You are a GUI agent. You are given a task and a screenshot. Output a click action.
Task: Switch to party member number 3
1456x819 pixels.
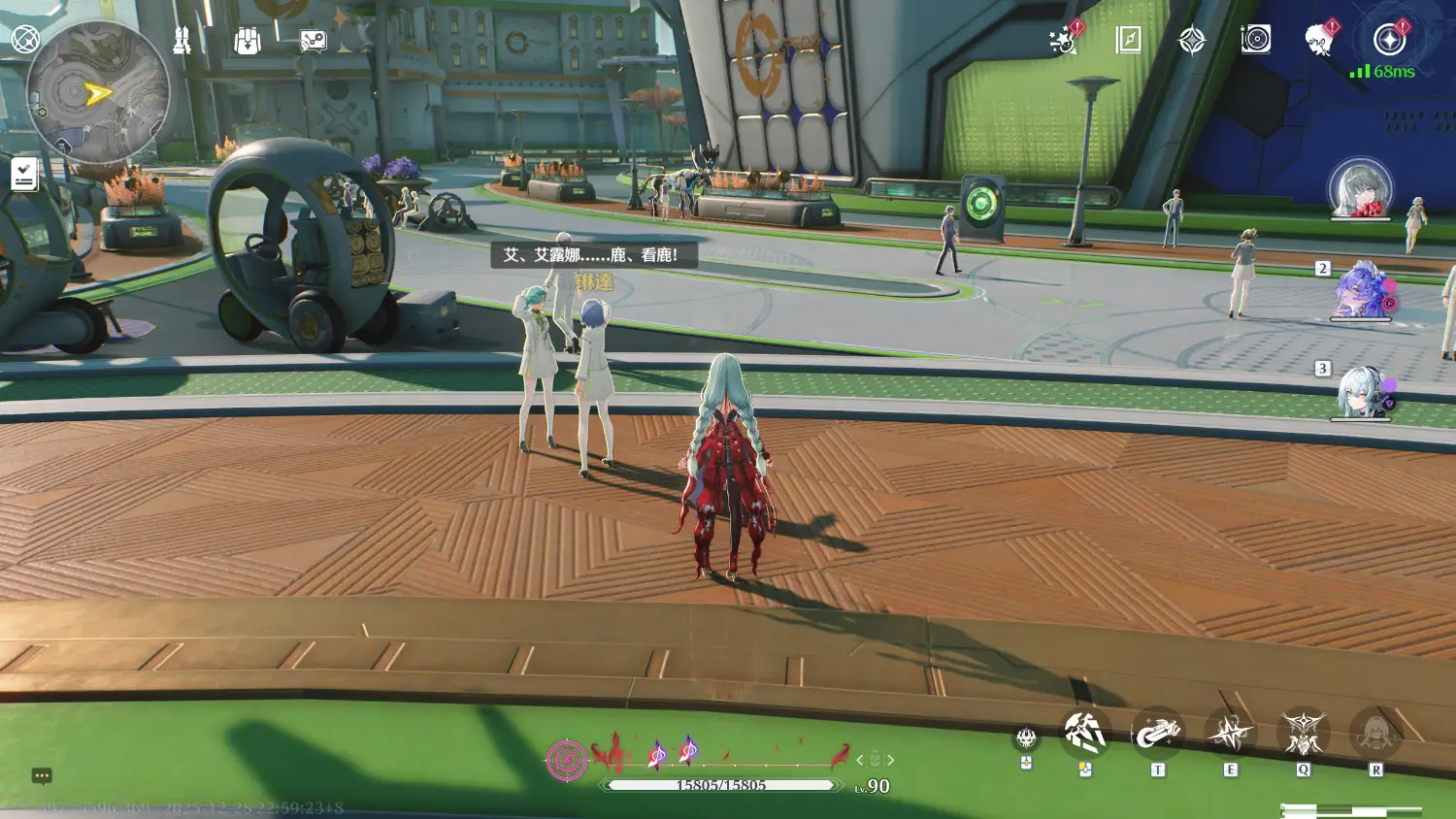pyautogui.click(x=1360, y=391)
